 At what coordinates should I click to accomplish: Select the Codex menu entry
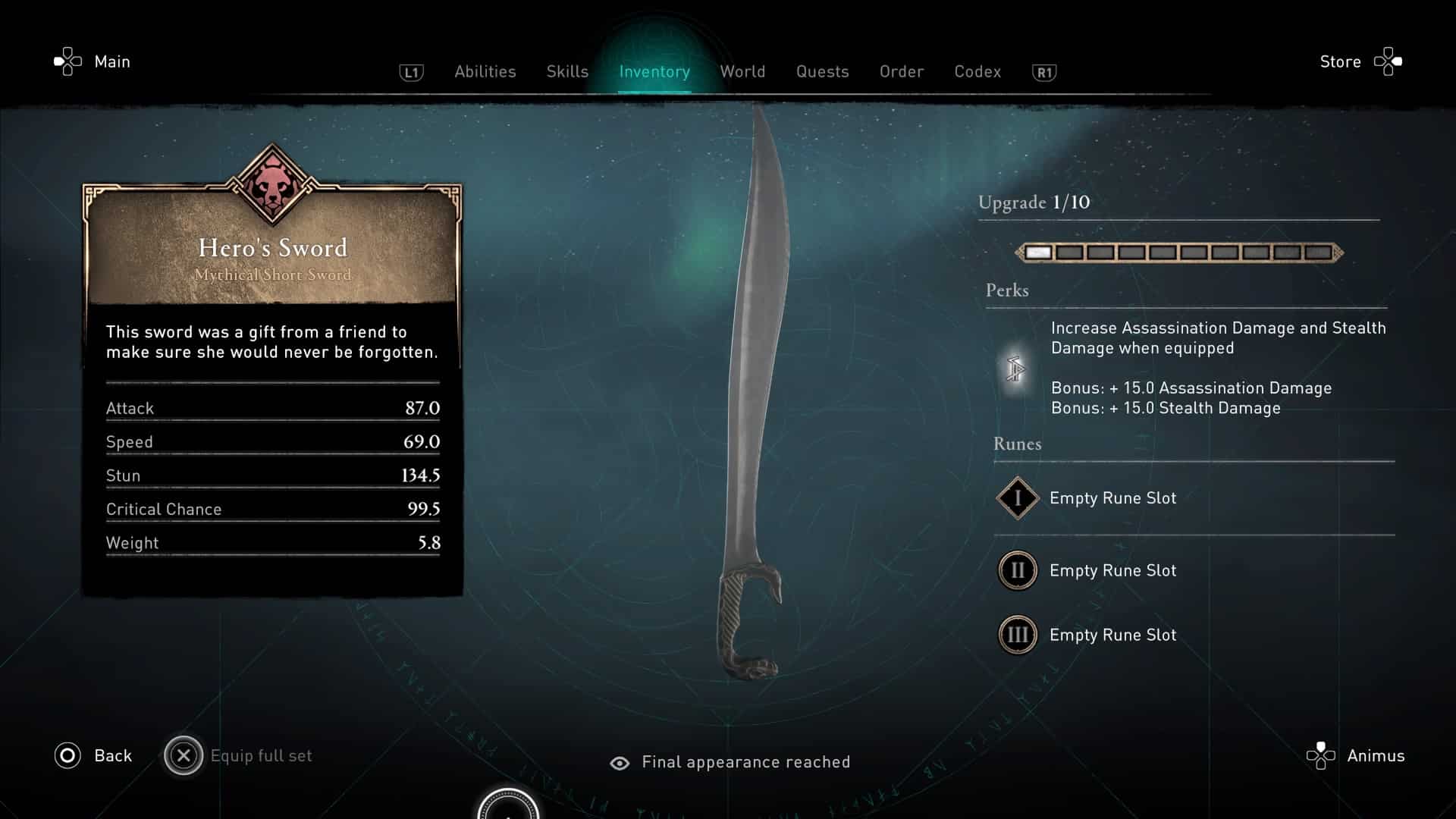tap(977, 71)
